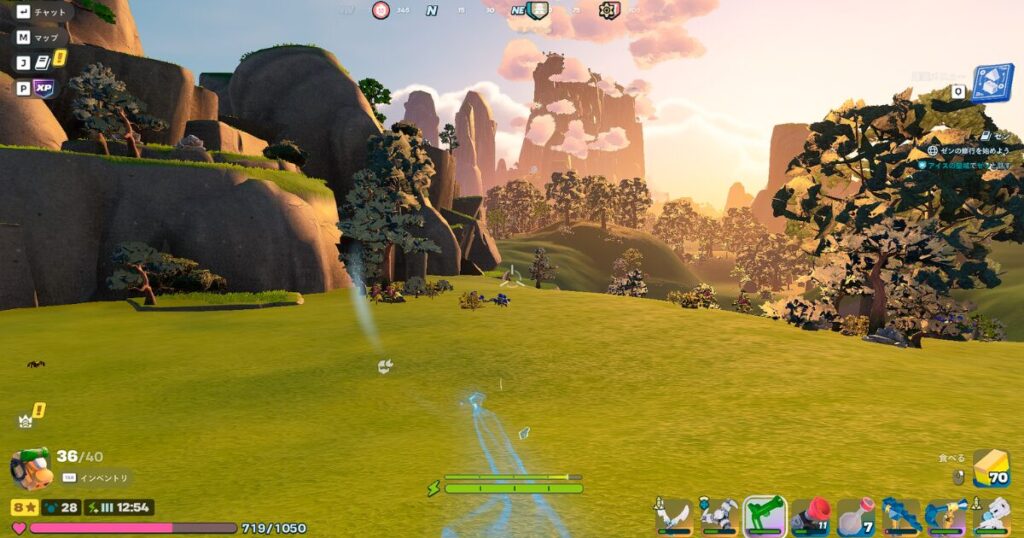Open the purple XP badge menu
The image size is (1024, 538).
43,88
